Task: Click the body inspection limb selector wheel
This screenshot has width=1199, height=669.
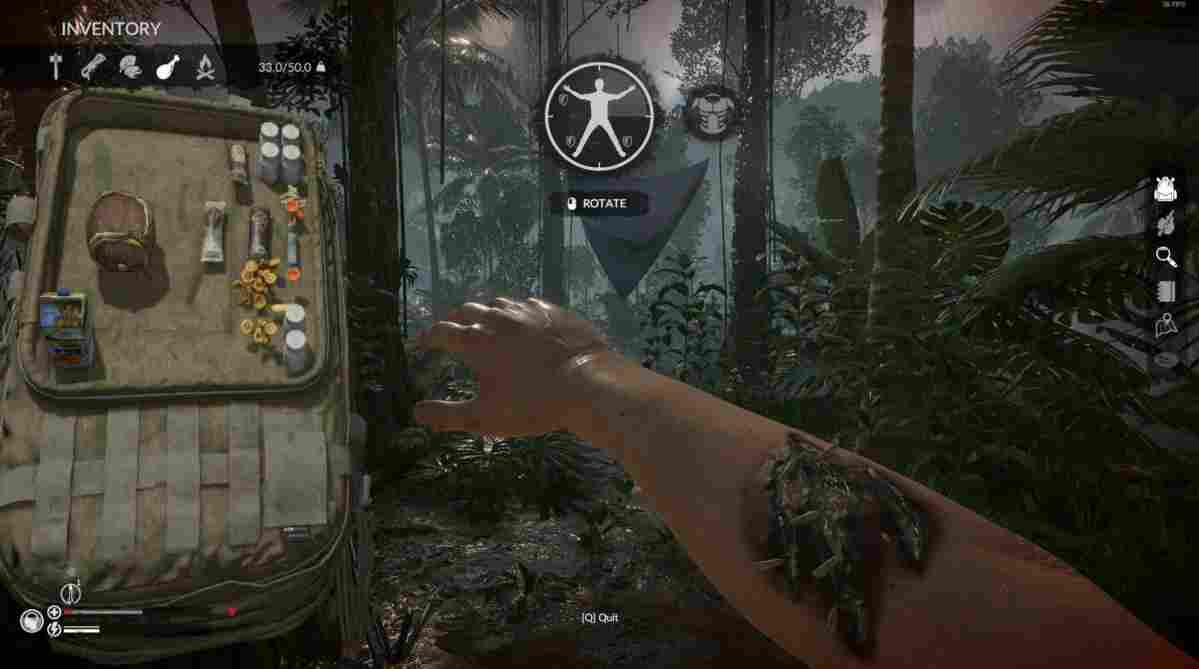Action: click(x=598, y=115)
